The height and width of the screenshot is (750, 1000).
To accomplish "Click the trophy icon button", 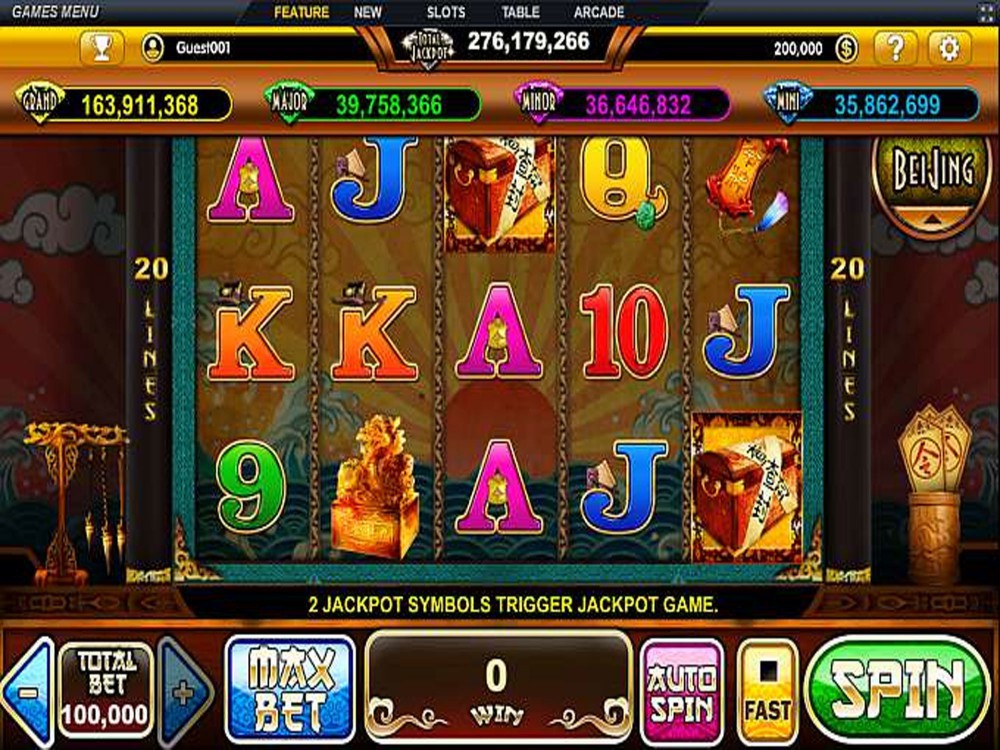I will pyautogui.click(x=103, y=47).
